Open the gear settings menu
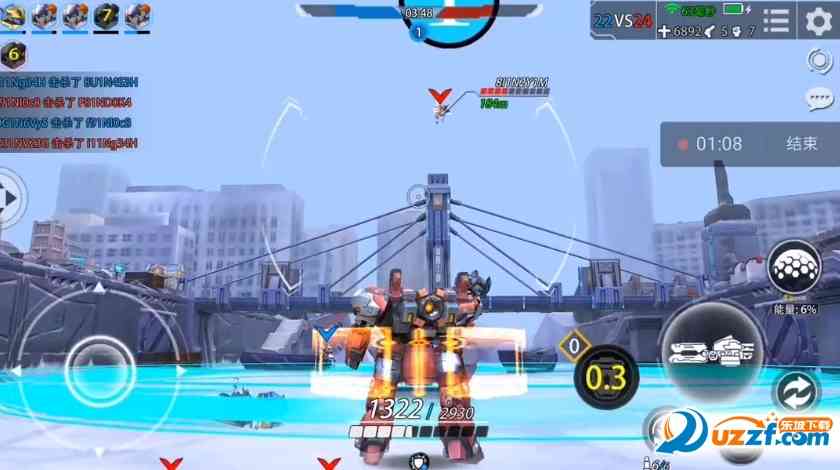 [818, 21]
